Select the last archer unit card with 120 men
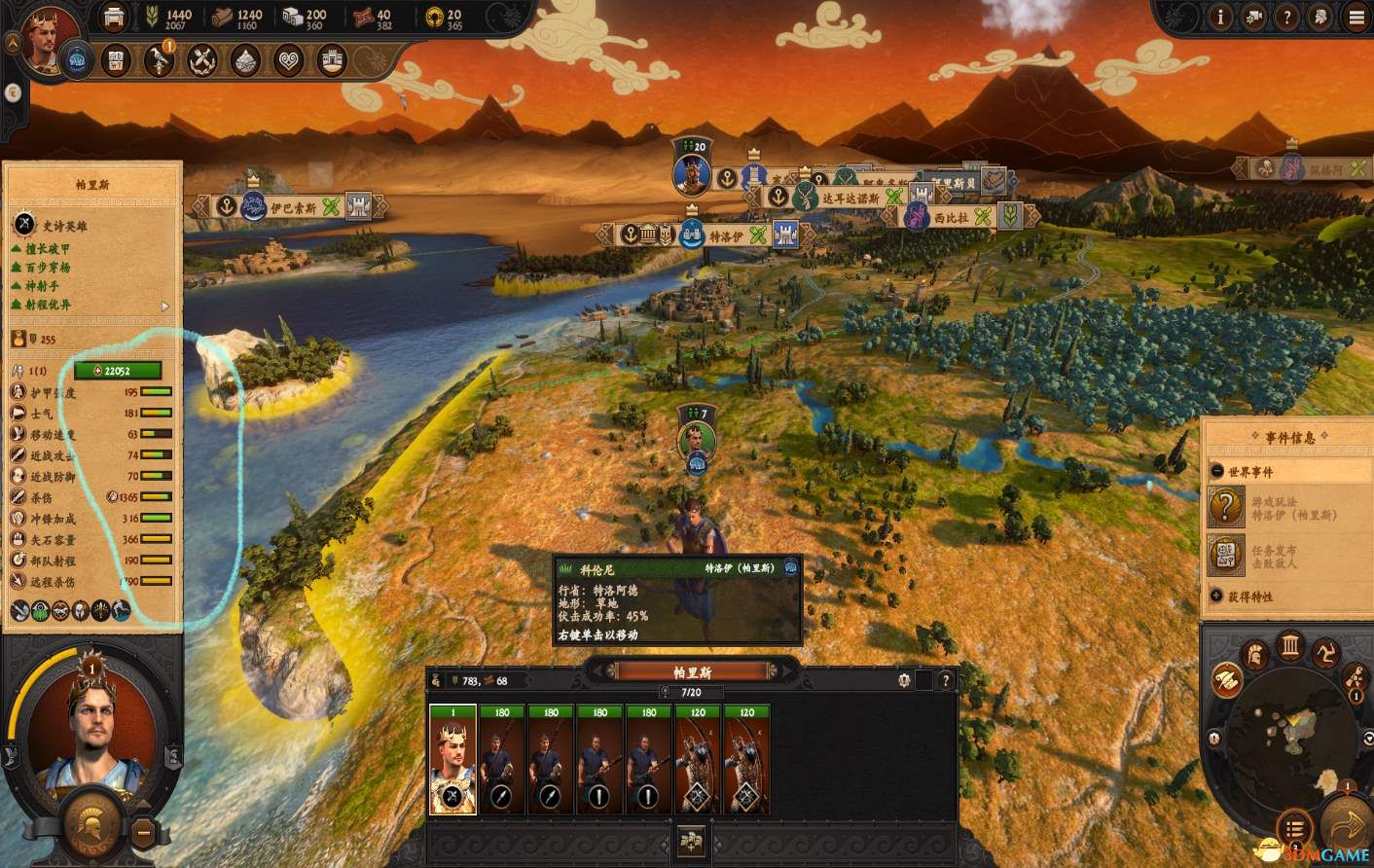 click(745, 760)
